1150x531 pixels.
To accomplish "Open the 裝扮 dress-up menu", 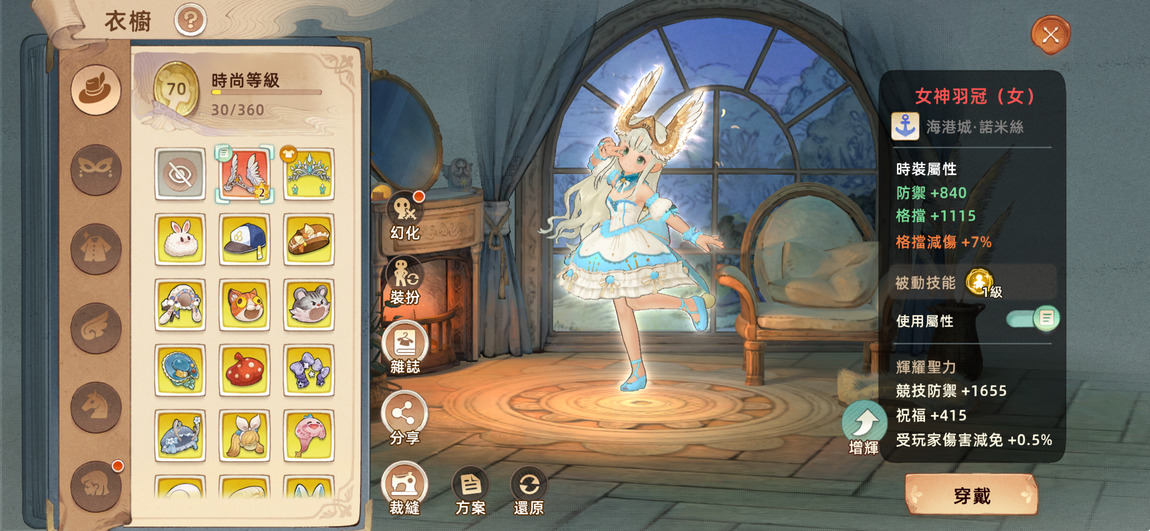I will (x=405, y=276).
